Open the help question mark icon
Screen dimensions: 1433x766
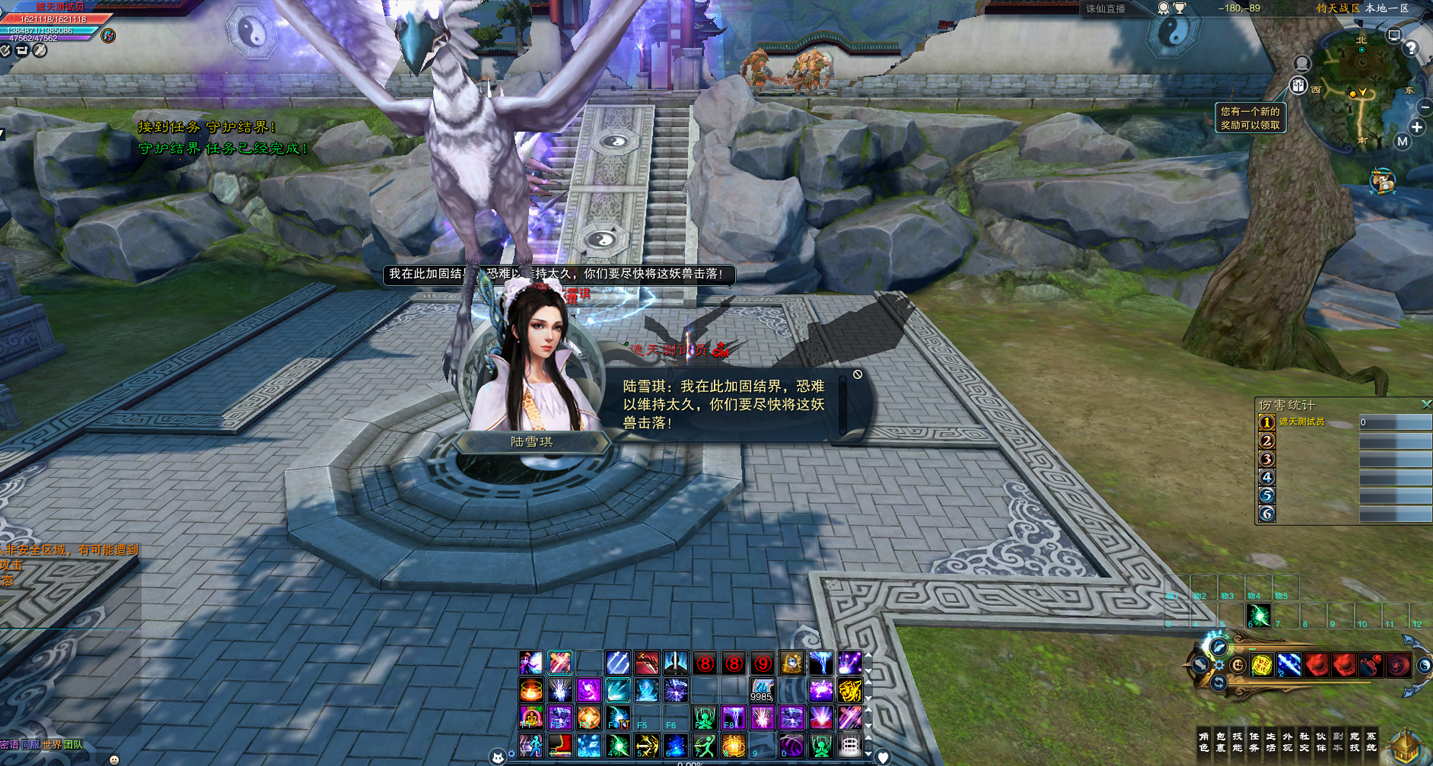1410,47
